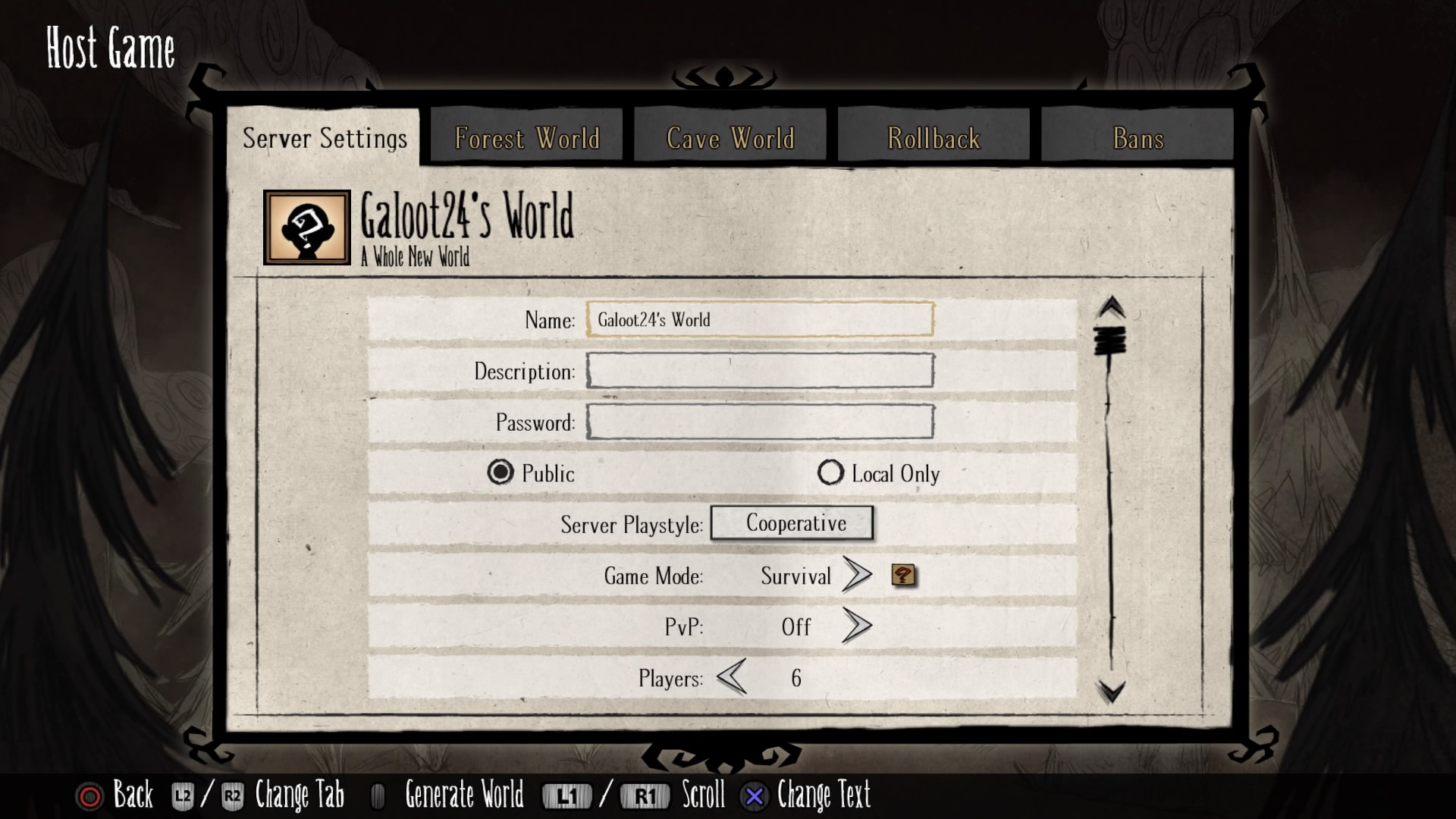Toggle PvP with its right arrow
Image resolution: width=1456 pixels, height=819 pixels.
coord(857,626)
